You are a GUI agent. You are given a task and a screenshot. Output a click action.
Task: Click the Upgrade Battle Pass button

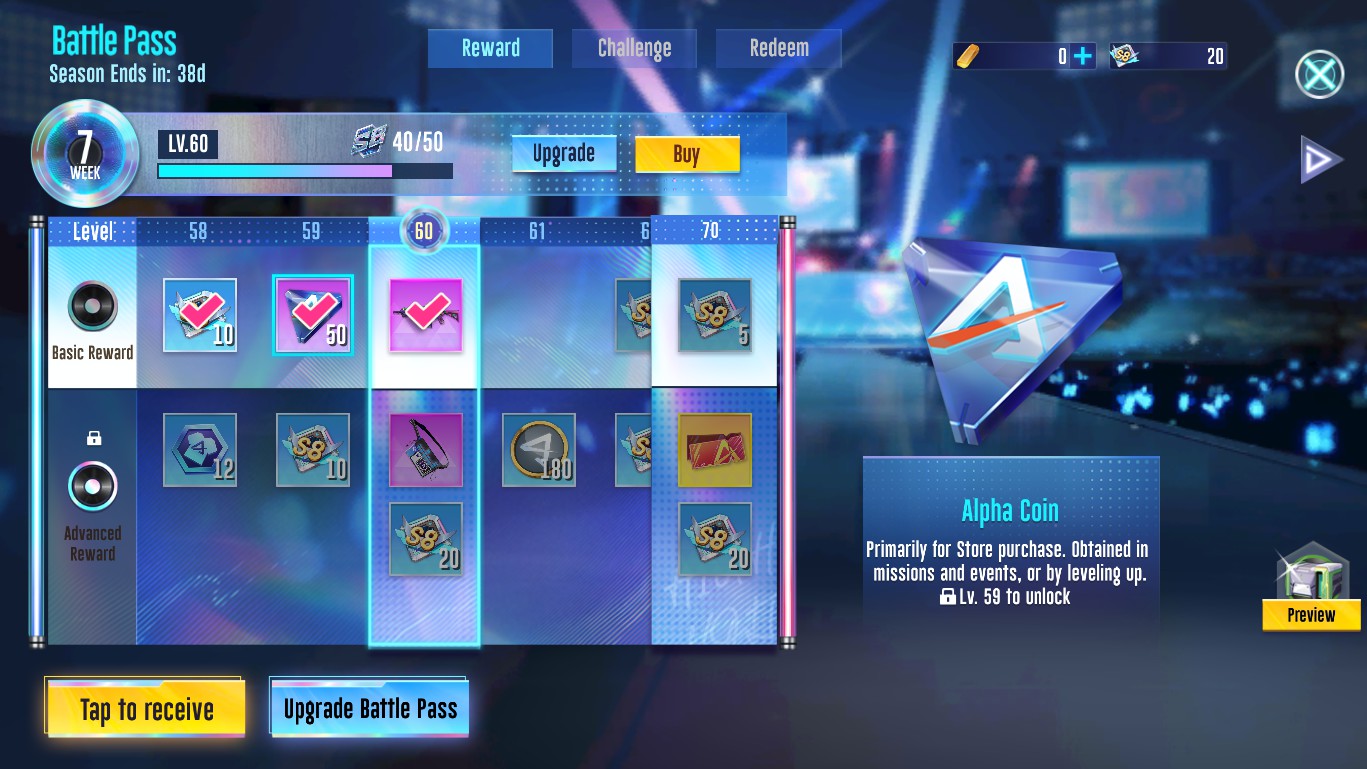click(x=370, y=709)
